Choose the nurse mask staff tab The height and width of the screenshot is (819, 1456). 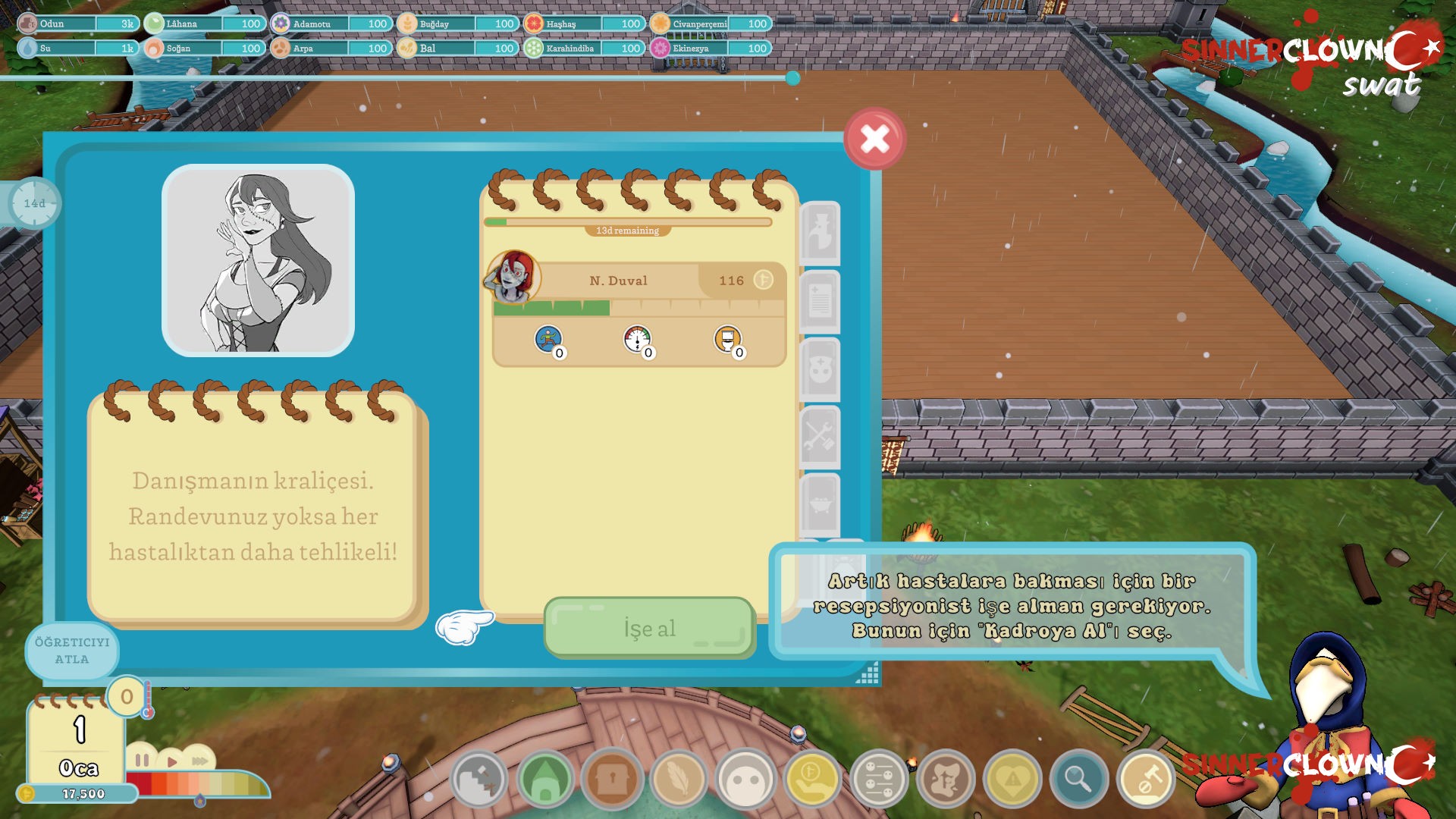(x=820, y=369)
